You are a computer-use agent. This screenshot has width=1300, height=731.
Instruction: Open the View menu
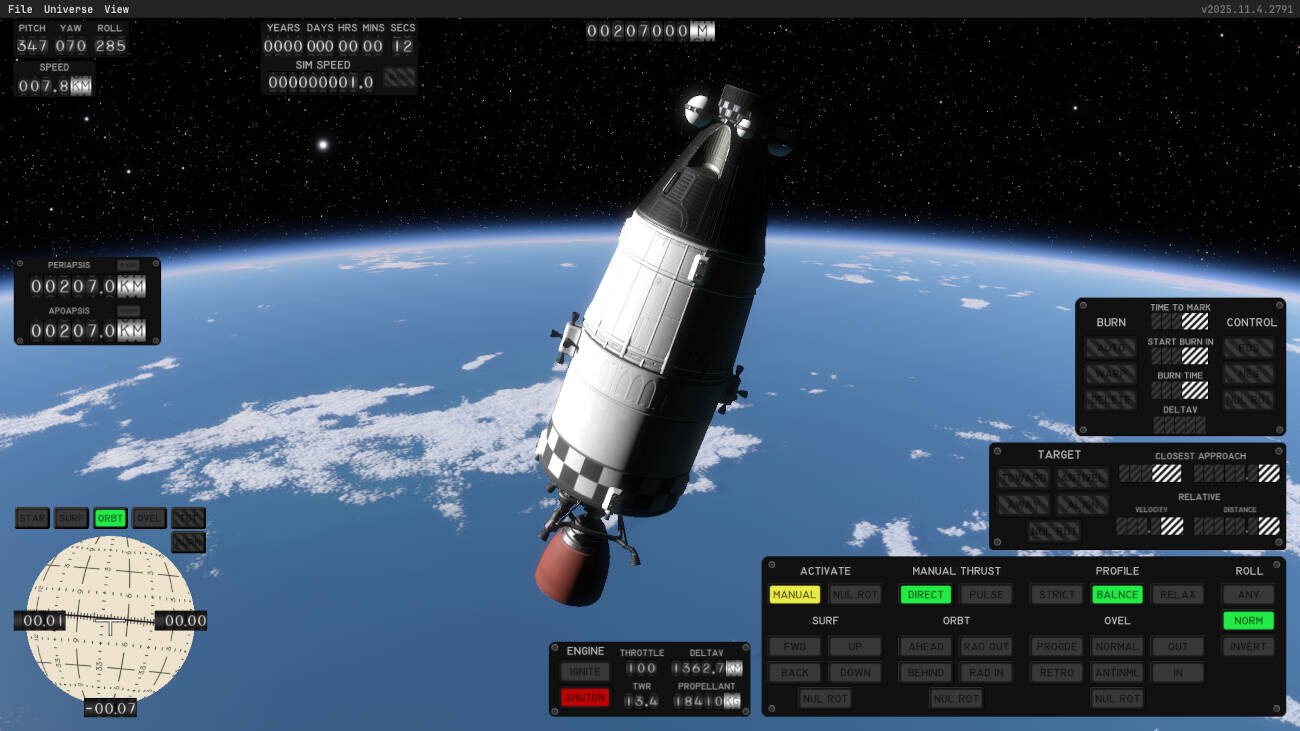(116, 9)
